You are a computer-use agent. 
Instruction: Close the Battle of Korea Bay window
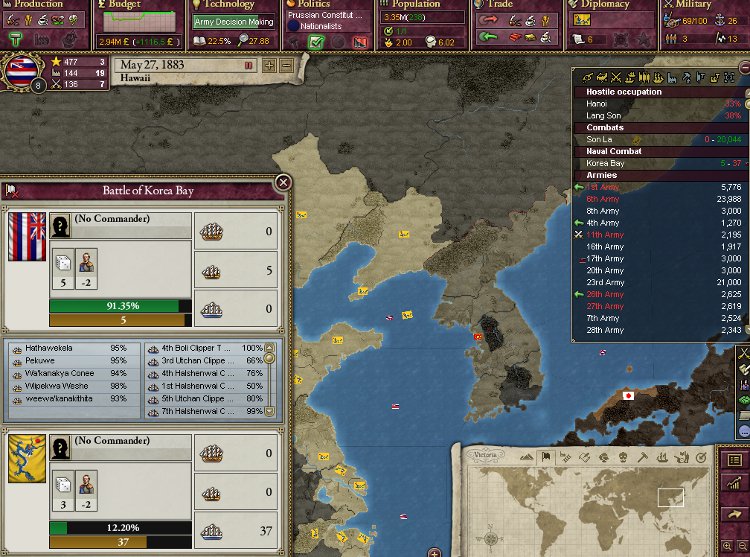coord(283,182)
